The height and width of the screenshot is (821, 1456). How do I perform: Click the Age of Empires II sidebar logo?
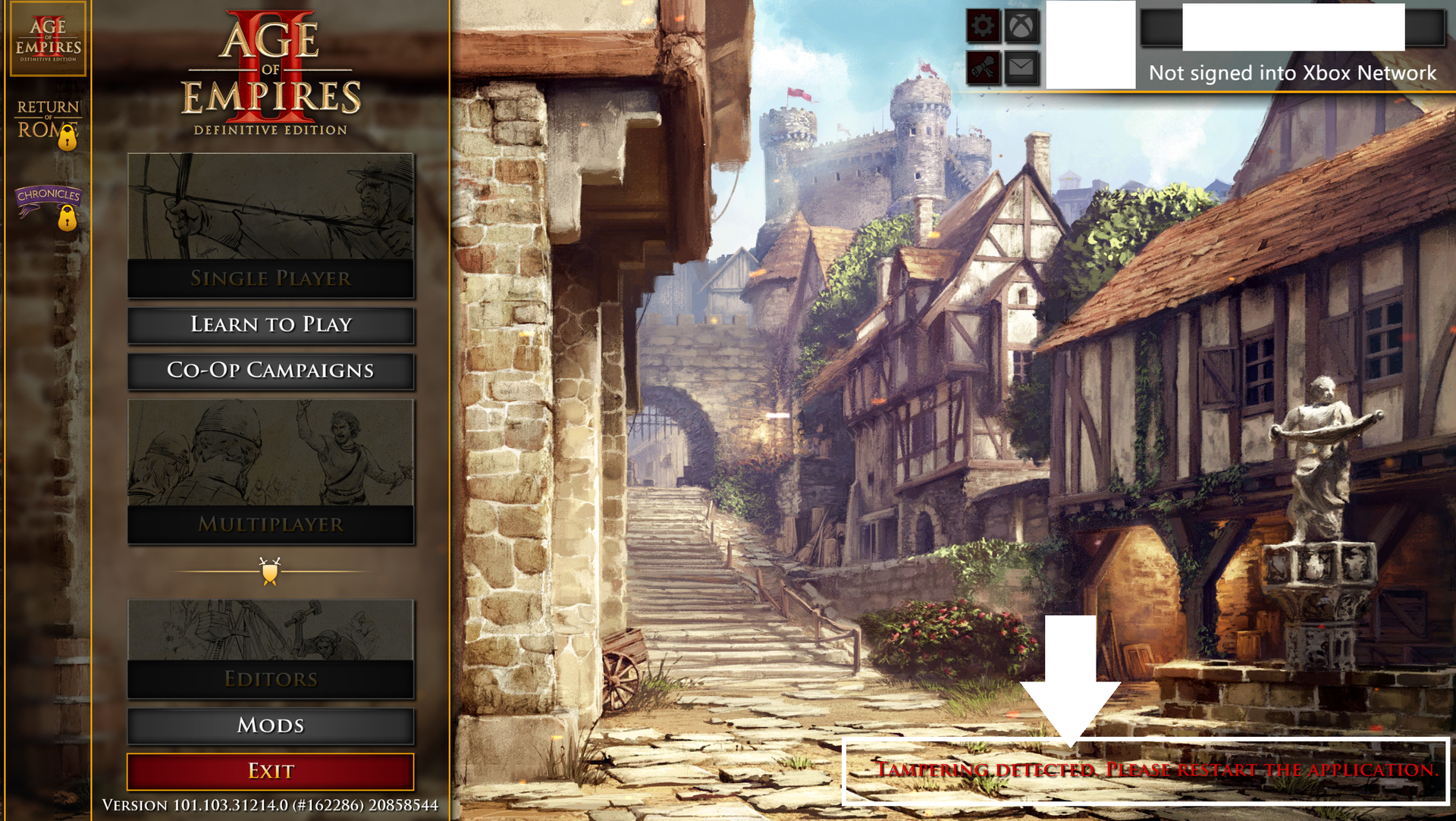pyautogui.click(x=48, y=39)
